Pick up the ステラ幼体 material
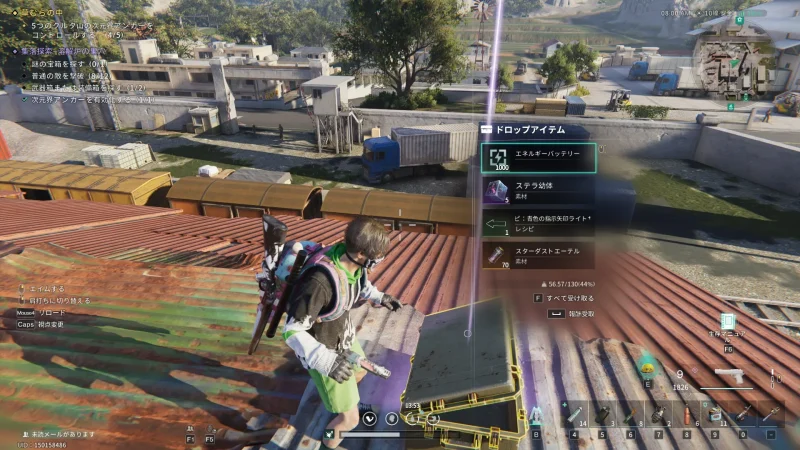 pos(538,190)
